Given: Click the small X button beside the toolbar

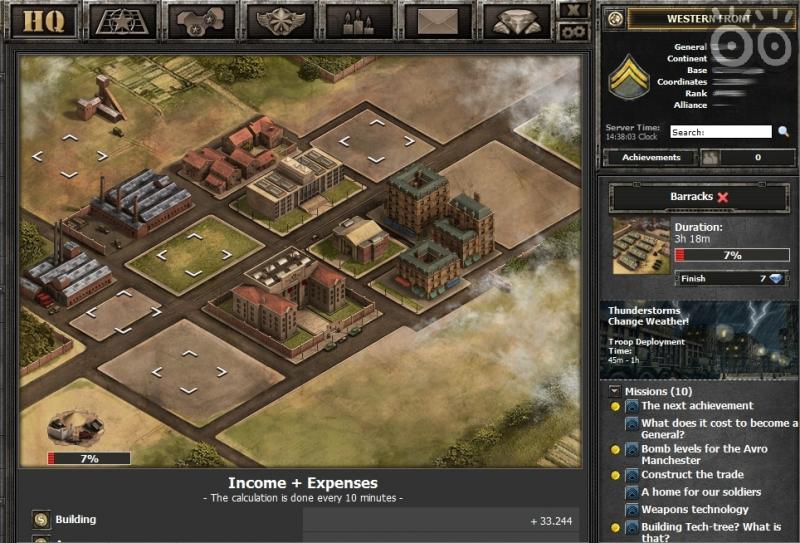Looking at the screenshot, I should pos(573,10).
